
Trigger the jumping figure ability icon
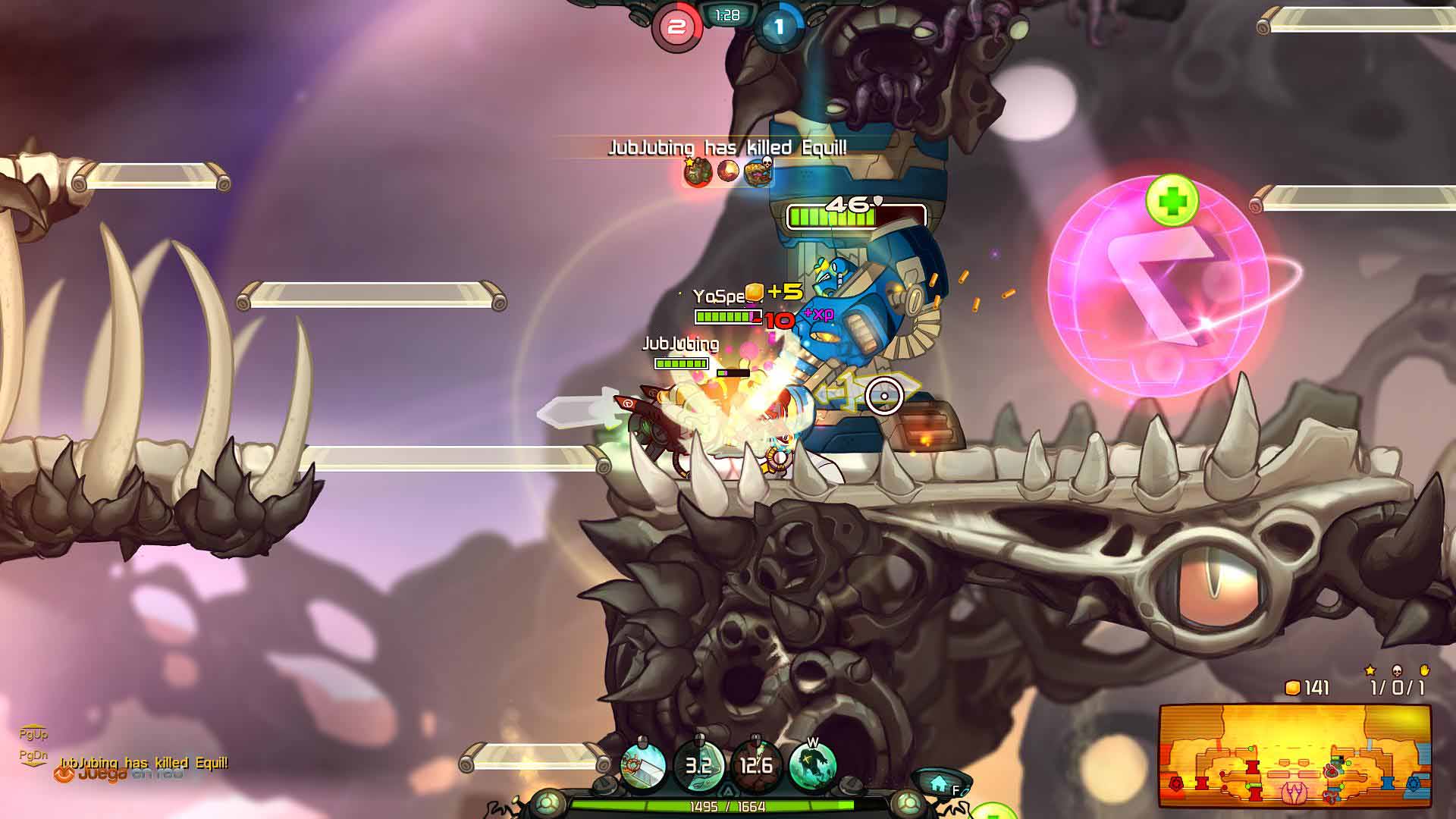coord(812,765)
